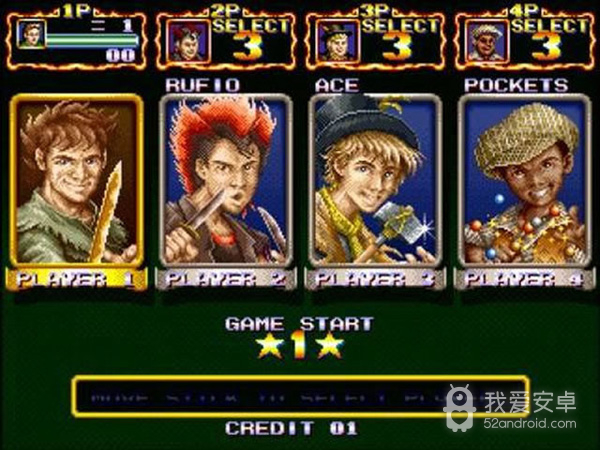
Task: Select the highlighted Player 1 hero portrait
Action: (76, 180)
